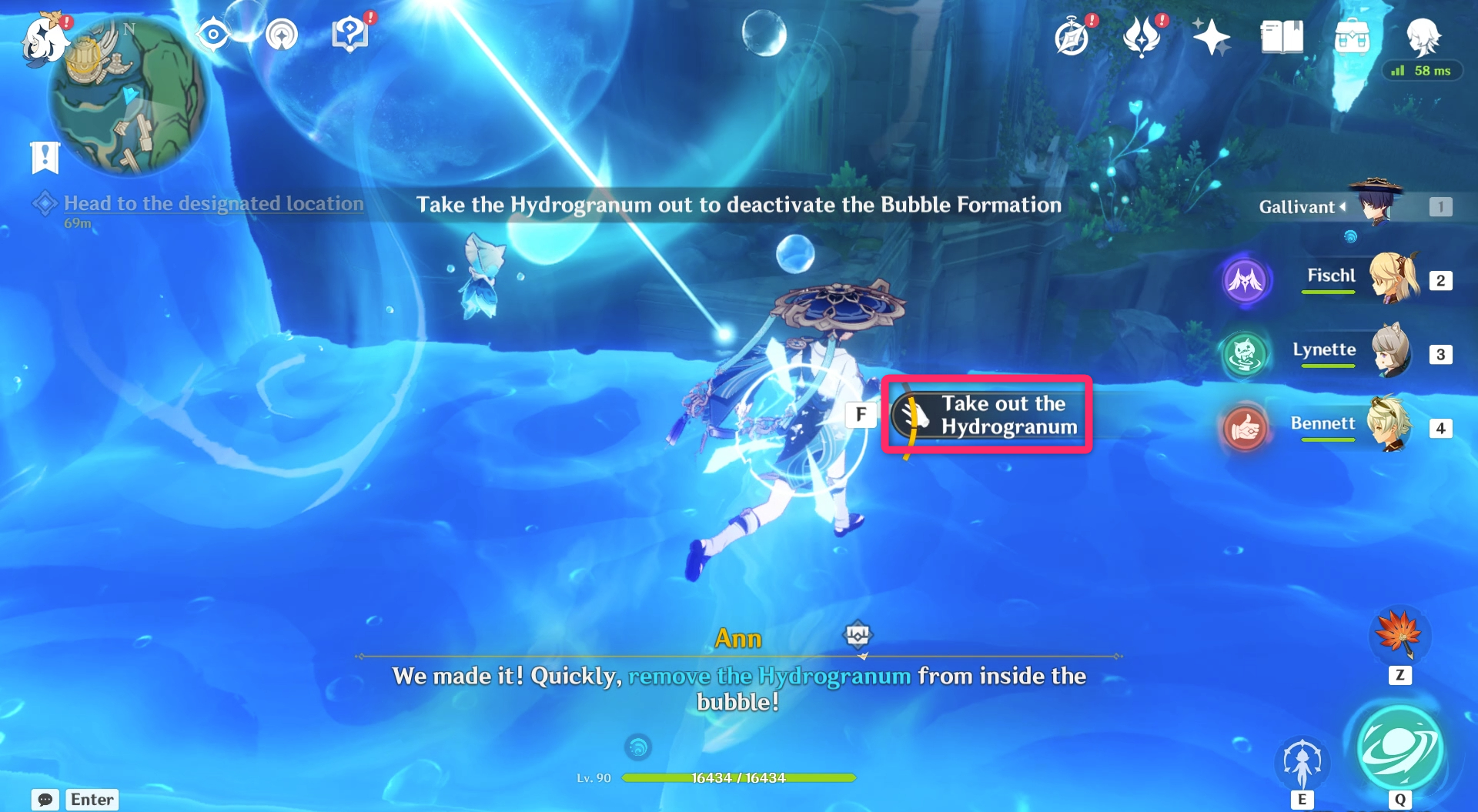Select Fischl's Electro element emblem
Image resolution: width=1478 pixels, height=812 pixels.
[x=1246, y=280]
